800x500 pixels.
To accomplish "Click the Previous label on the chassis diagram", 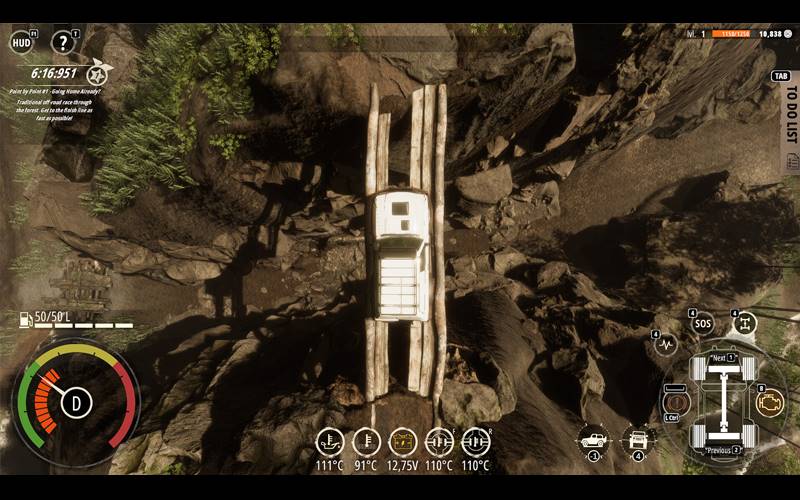I will [720, 450].
